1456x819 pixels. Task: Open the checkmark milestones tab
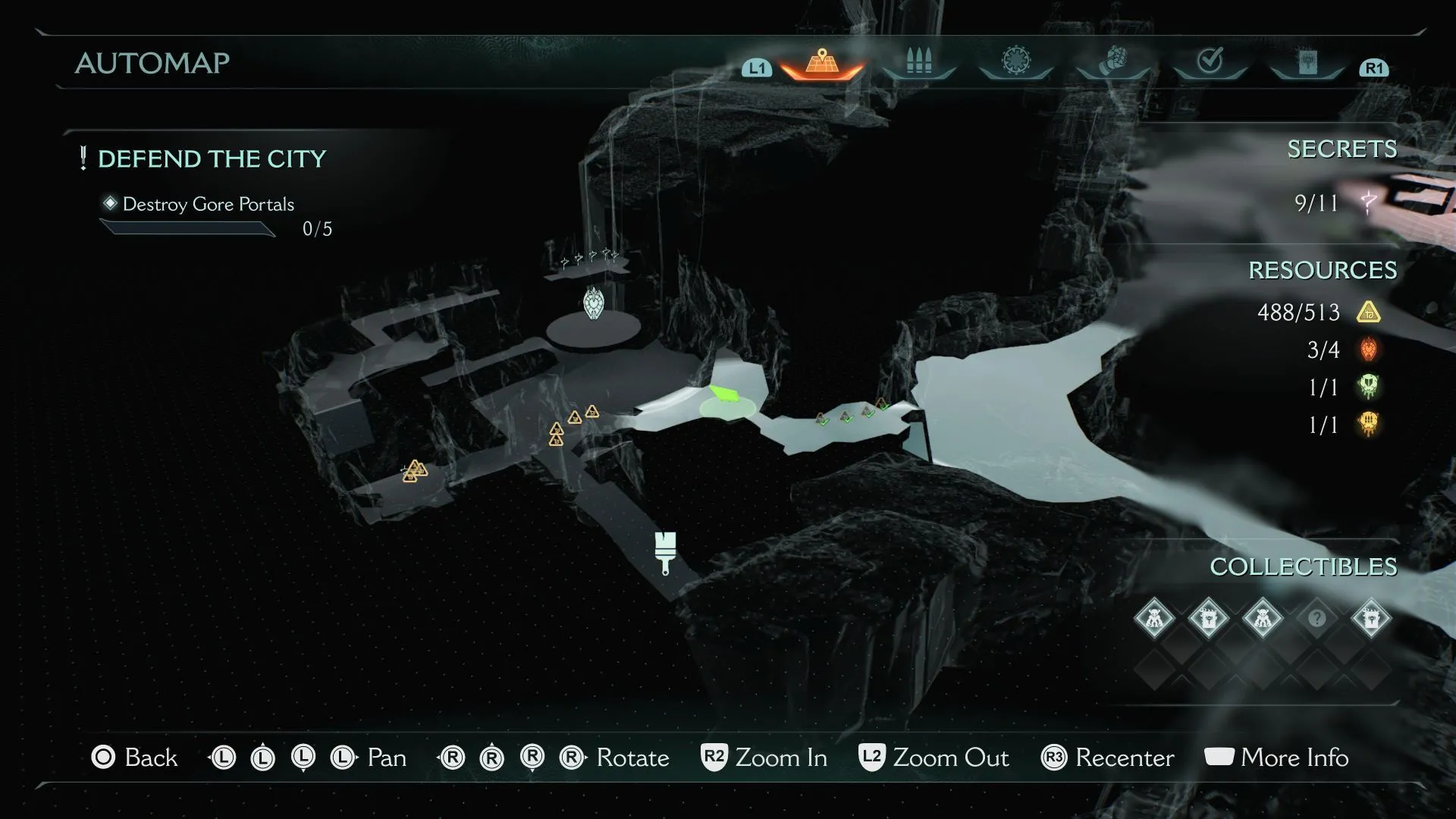1210,61
